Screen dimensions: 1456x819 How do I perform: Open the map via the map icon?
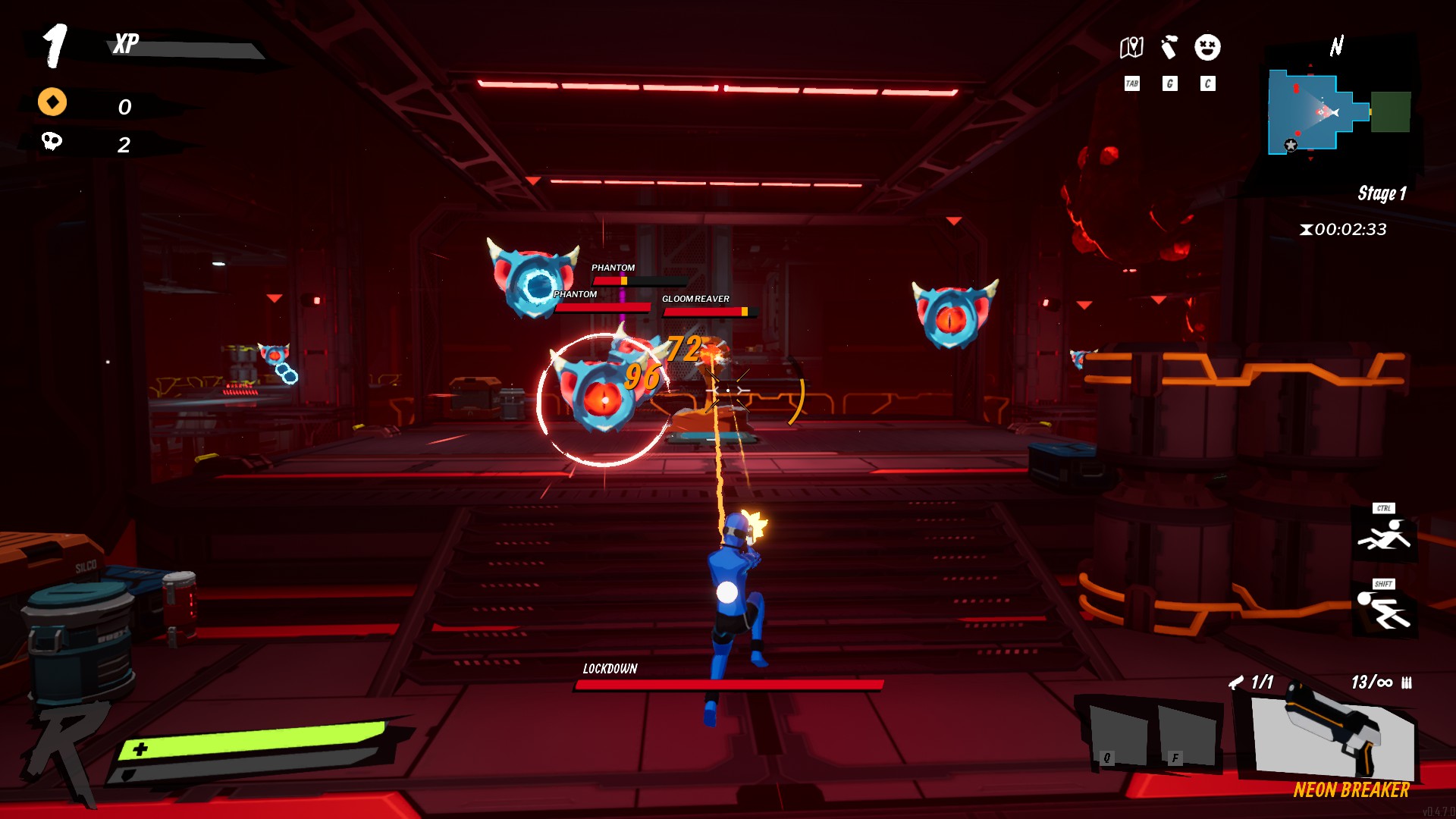tap(1131, 47)
